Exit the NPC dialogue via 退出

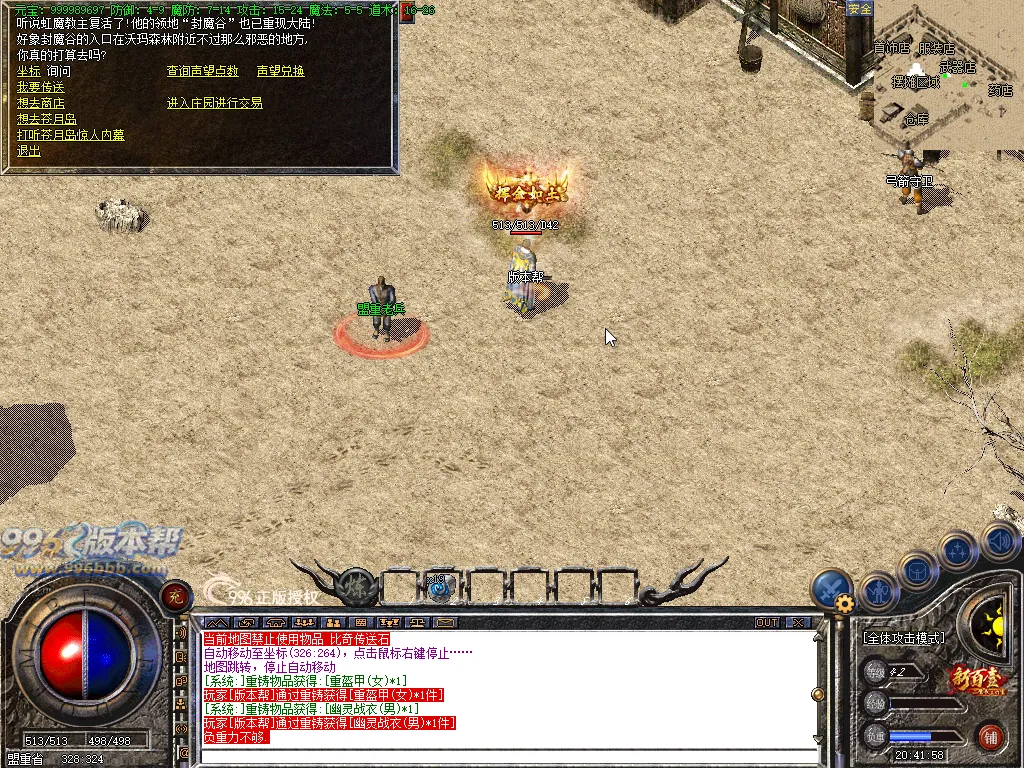(x=28, y=151)
